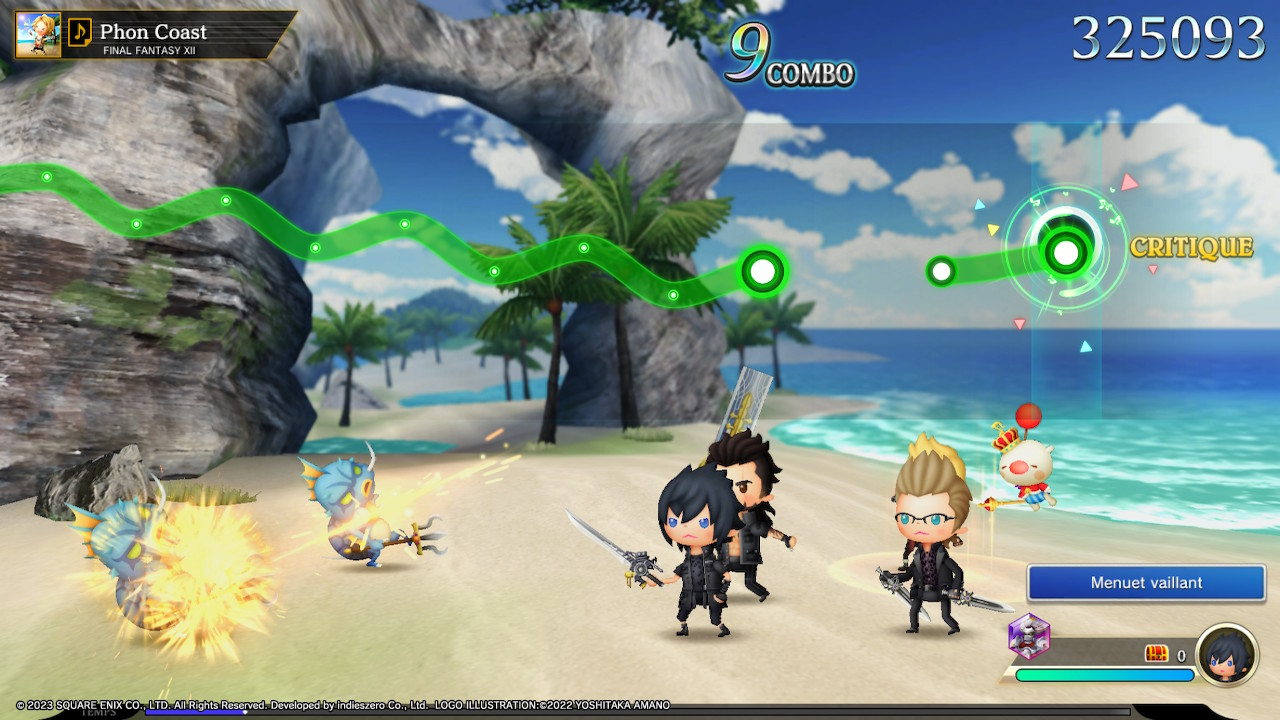Image resolution: width=1280 pixels, height=720 pixels.
Task: Click the treasure chest icon
Action: 1156,654
